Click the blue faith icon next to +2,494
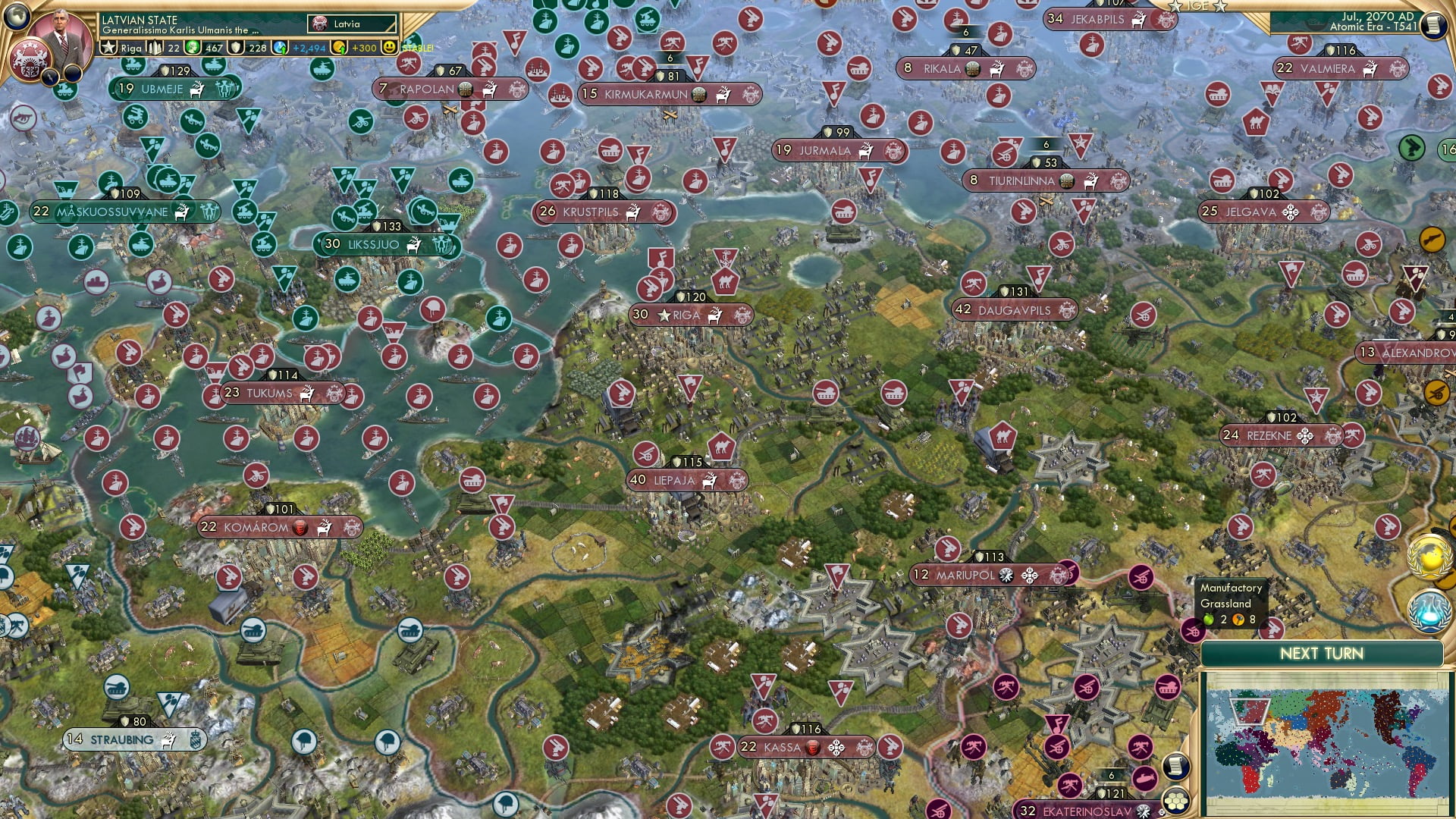 [x=279, y=47]
